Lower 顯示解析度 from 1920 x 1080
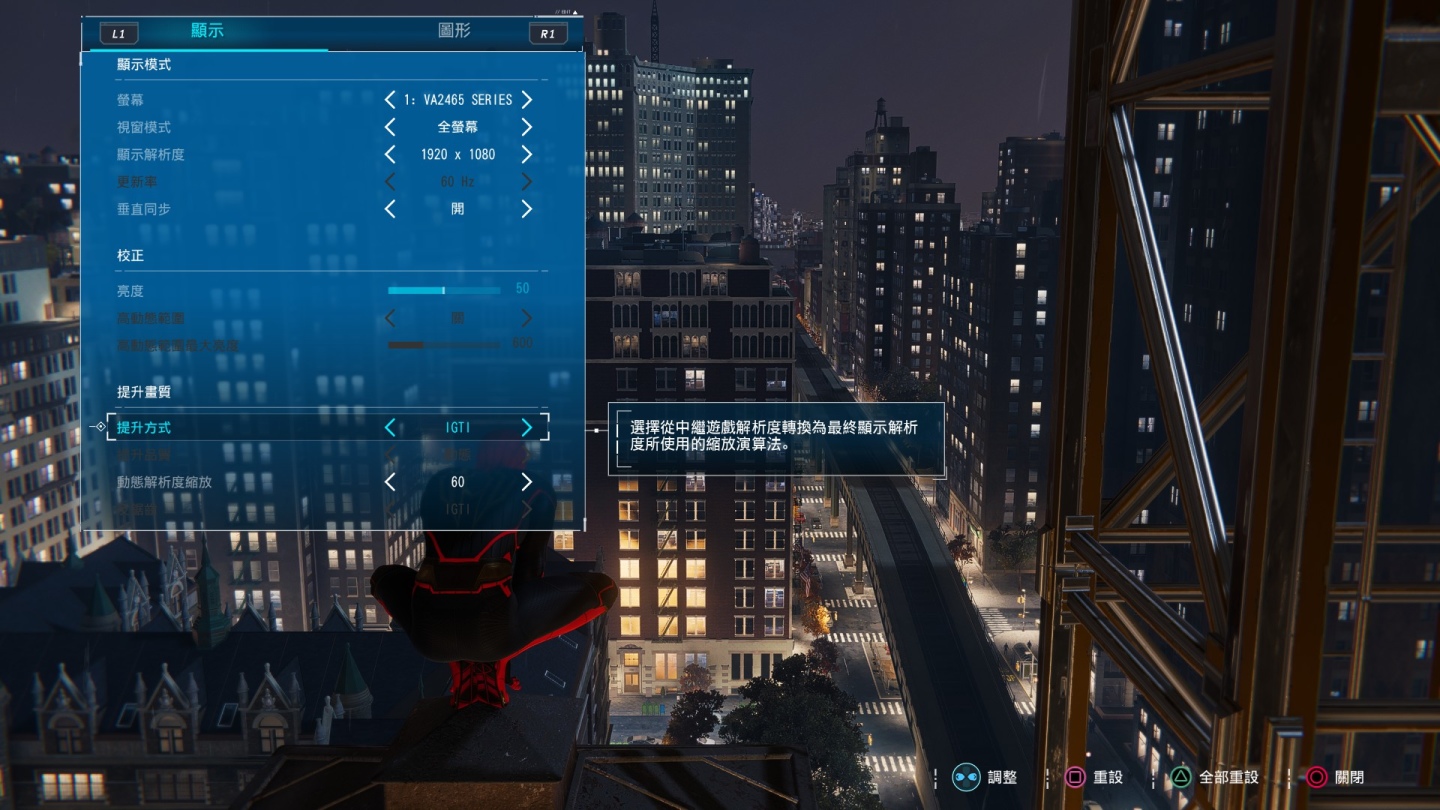The height and width of the screenshot is (810, 1440). coord(390,155)
